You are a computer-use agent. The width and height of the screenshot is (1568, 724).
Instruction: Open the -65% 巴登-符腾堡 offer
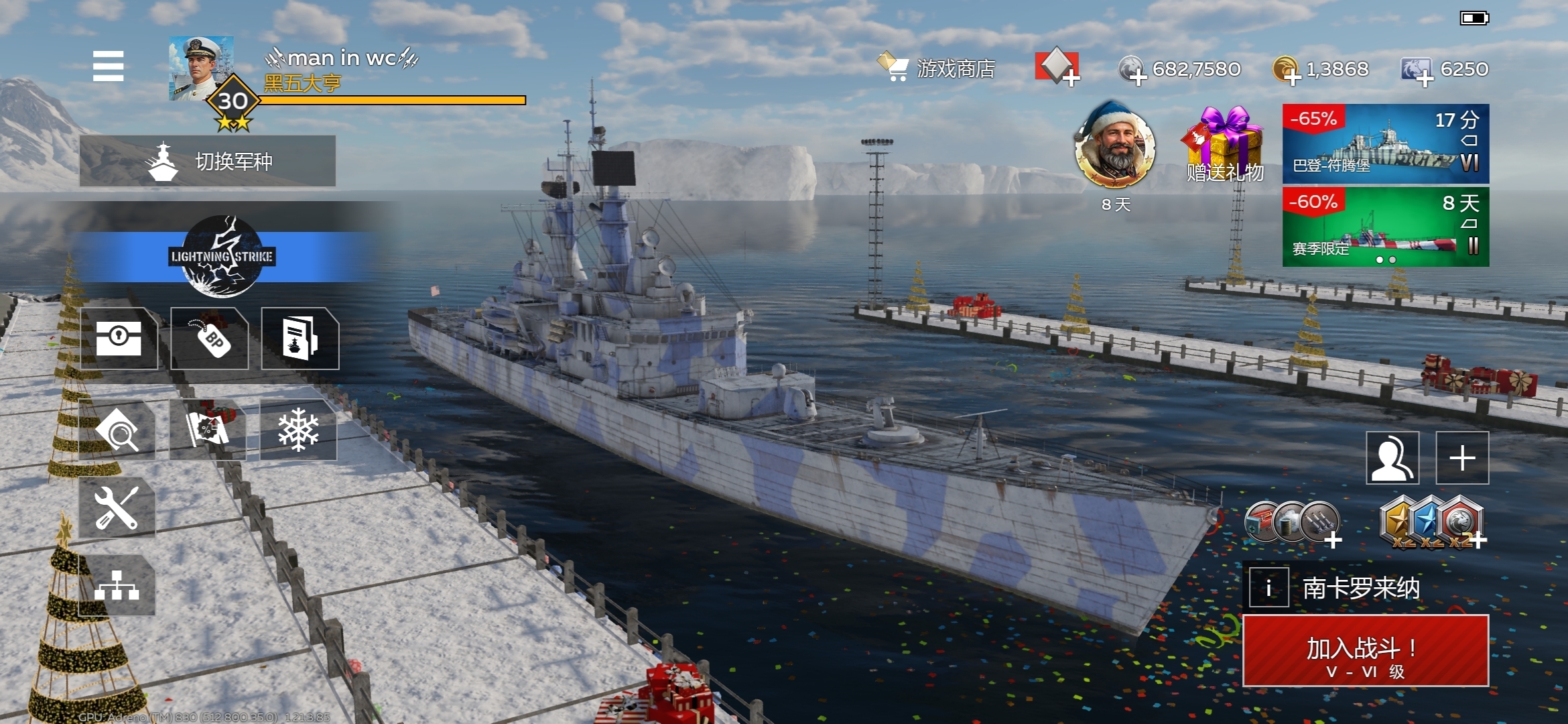click(1385, 143)
